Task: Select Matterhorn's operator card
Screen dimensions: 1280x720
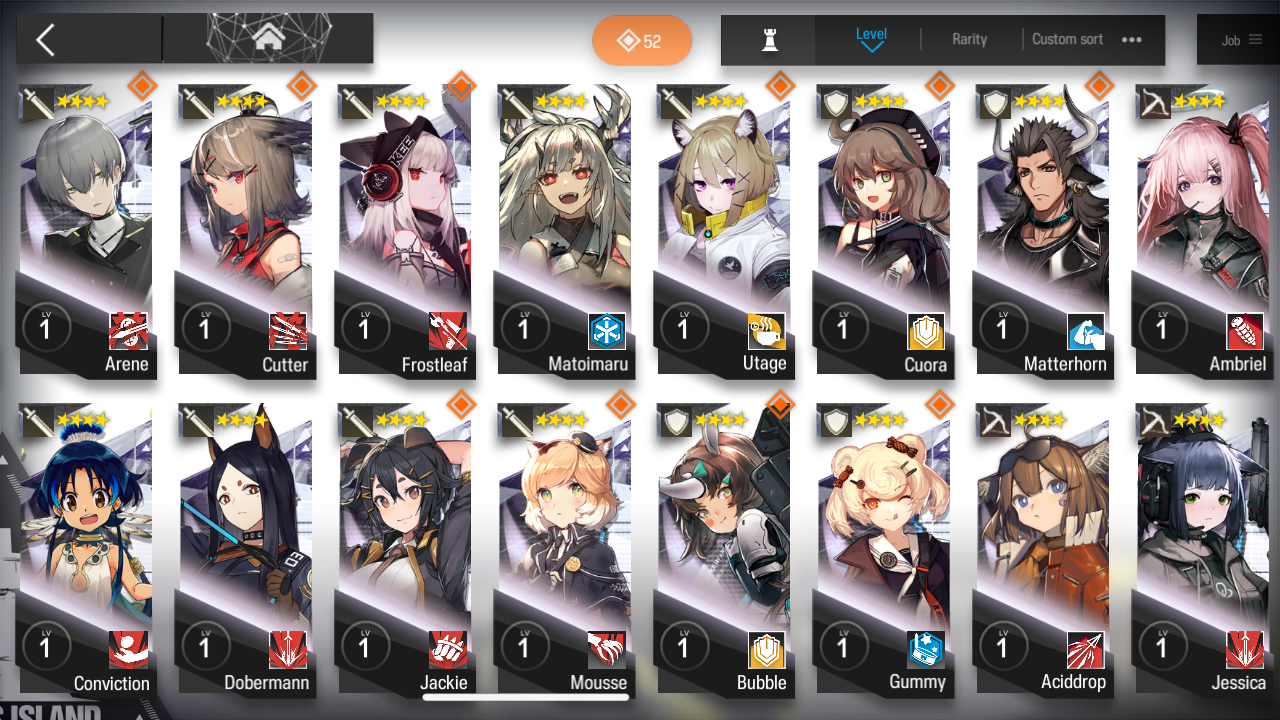Action: 1043,230
